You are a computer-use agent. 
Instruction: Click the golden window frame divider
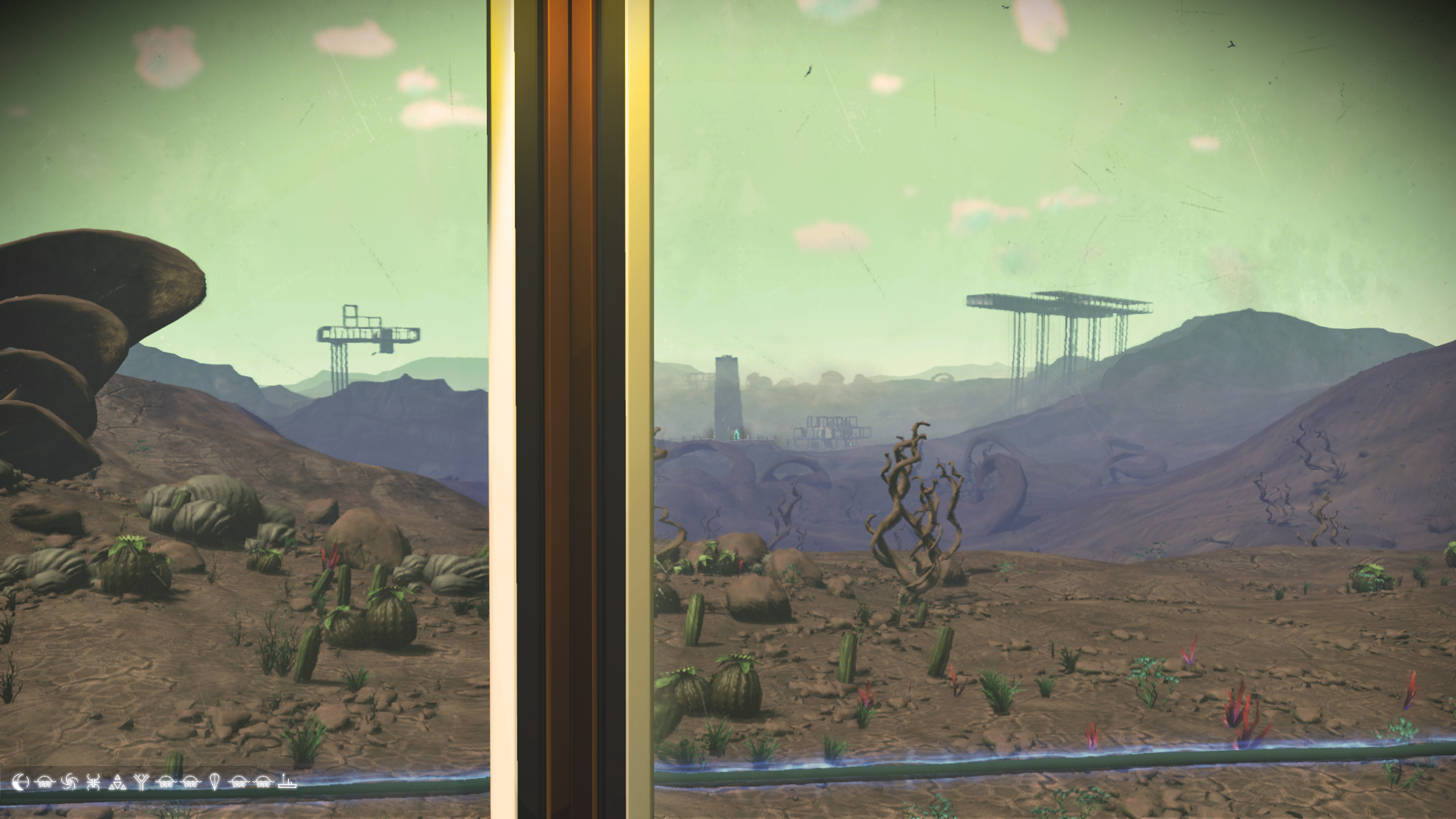click(x=565, y=409)
